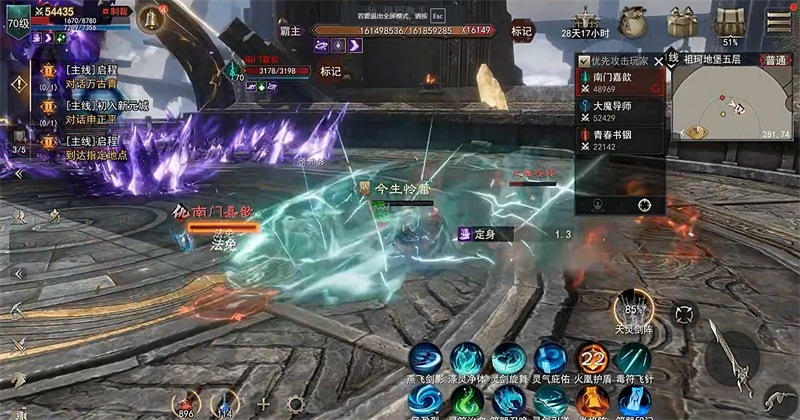Open the main menu with three bars
Screen dimensions: 800x420
coord(777,20)
